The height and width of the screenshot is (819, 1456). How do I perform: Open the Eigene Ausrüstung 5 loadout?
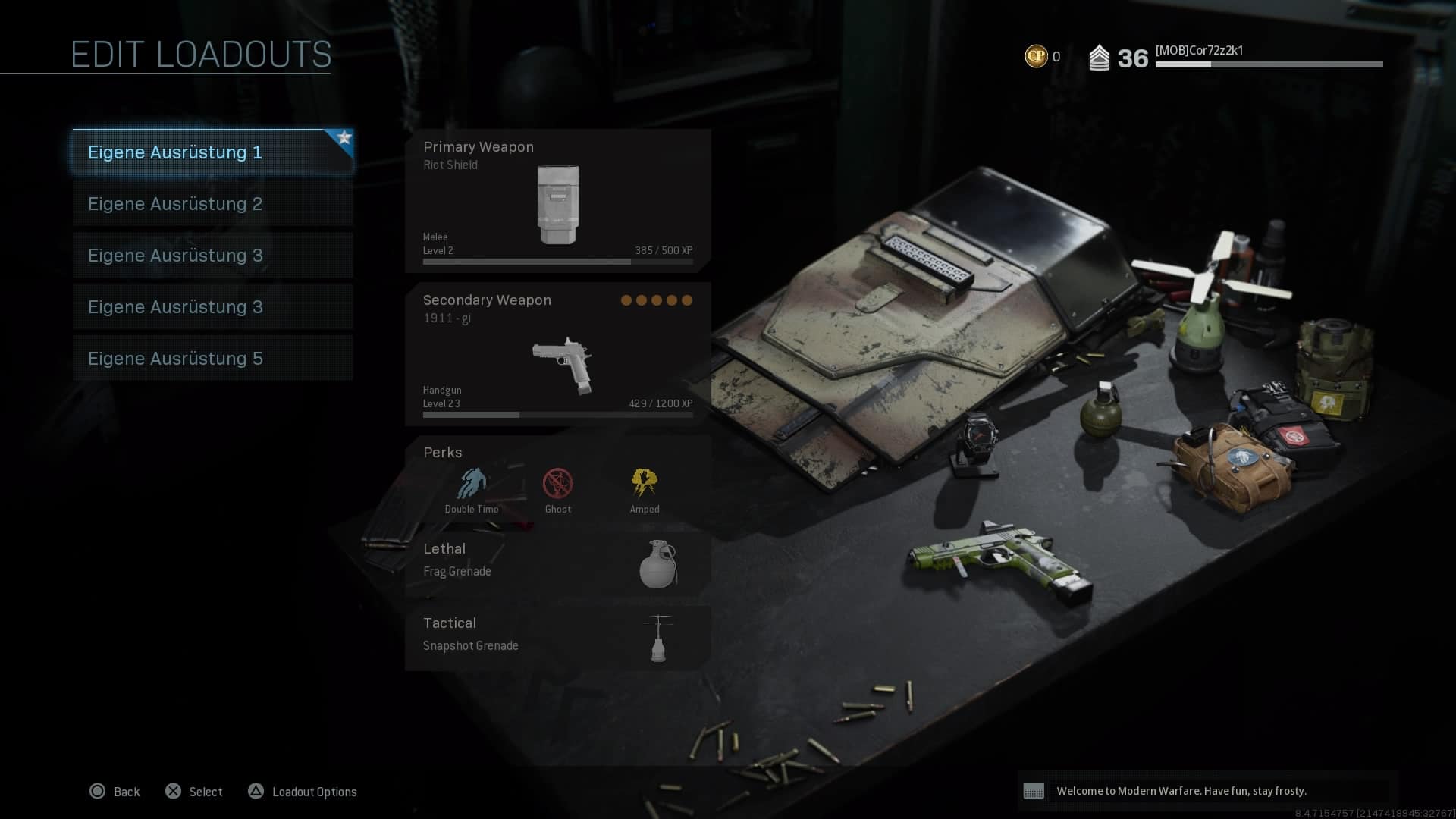(212, 359)
